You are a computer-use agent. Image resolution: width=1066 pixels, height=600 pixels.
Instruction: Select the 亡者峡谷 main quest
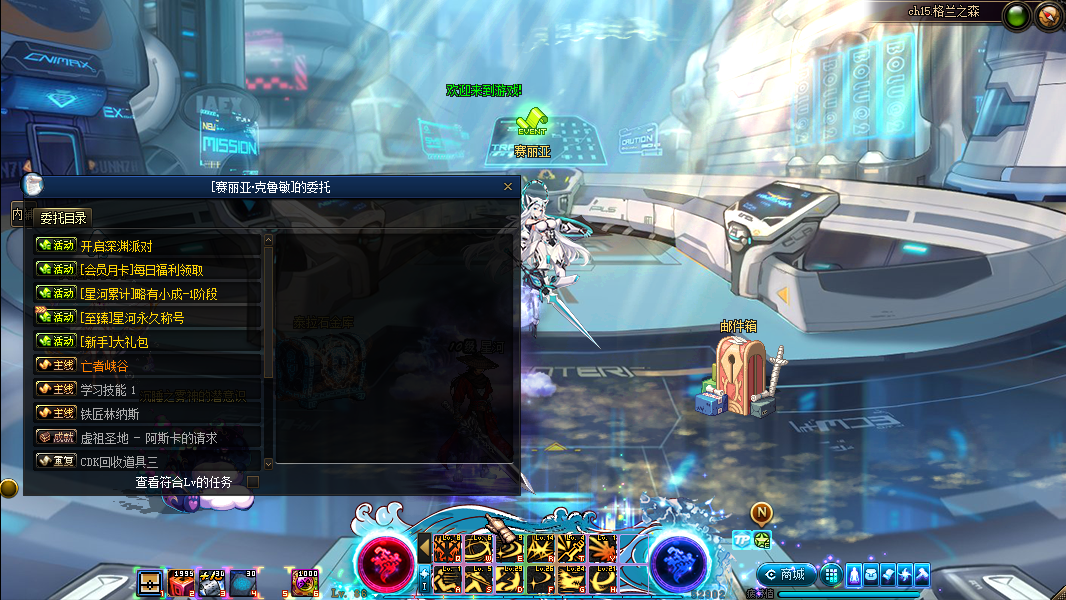(148, 366)
